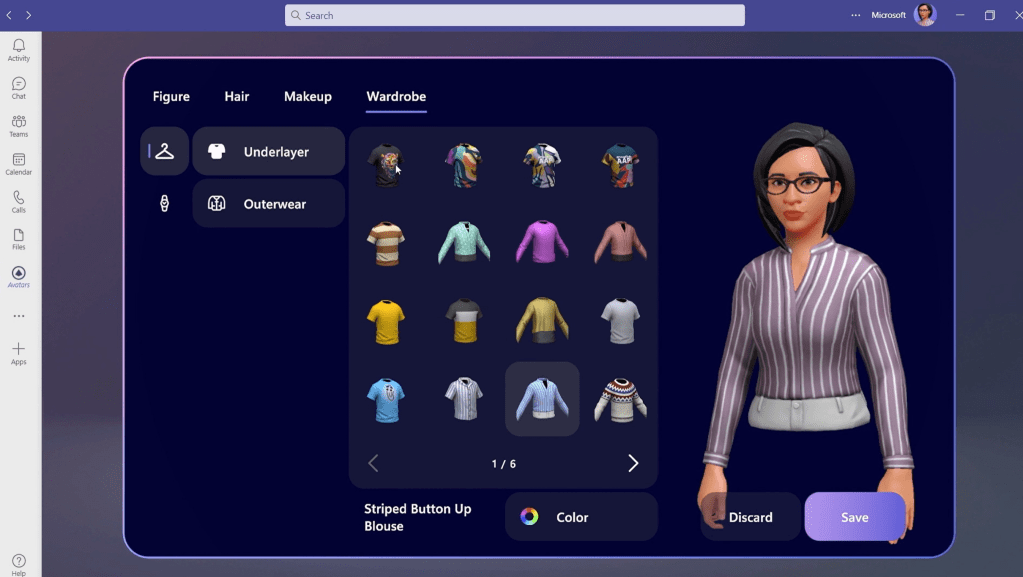1023x577 pixels.
Task: Pick the plain yellow t-shirt
Action: pos(386,321)
